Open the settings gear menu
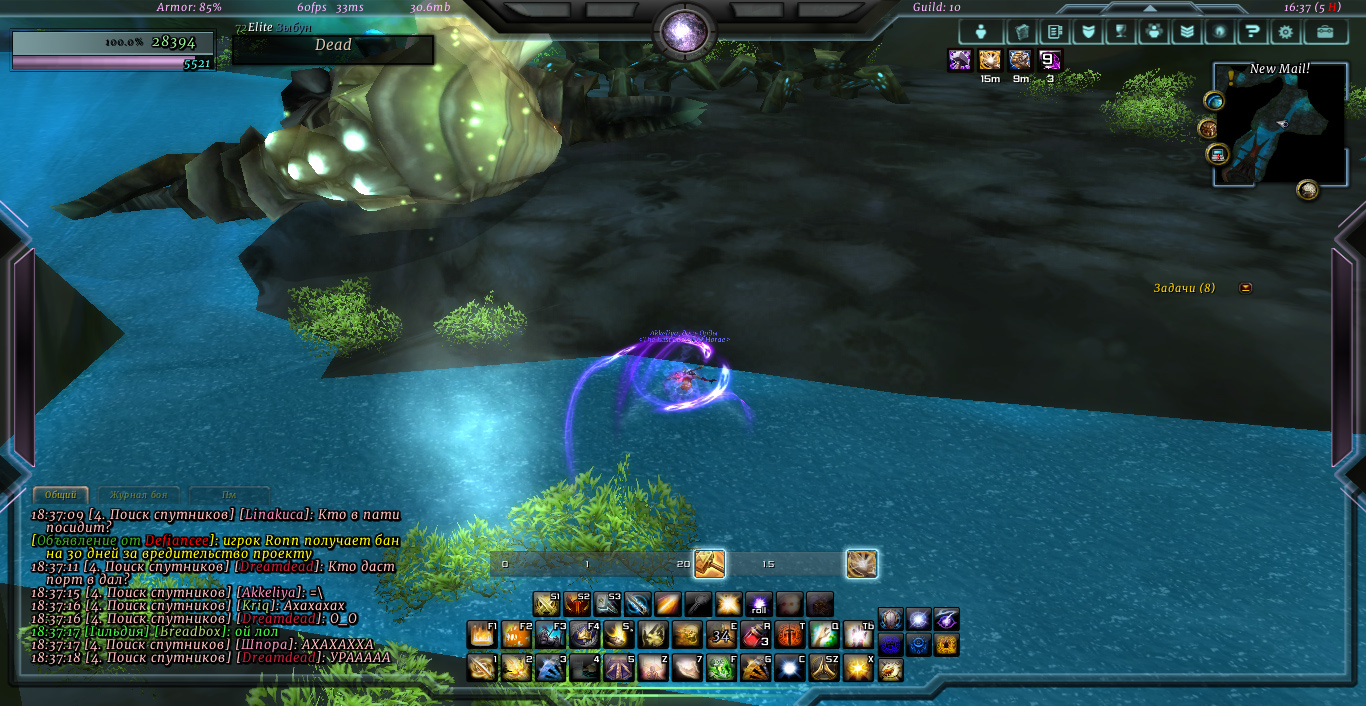 1286,32
